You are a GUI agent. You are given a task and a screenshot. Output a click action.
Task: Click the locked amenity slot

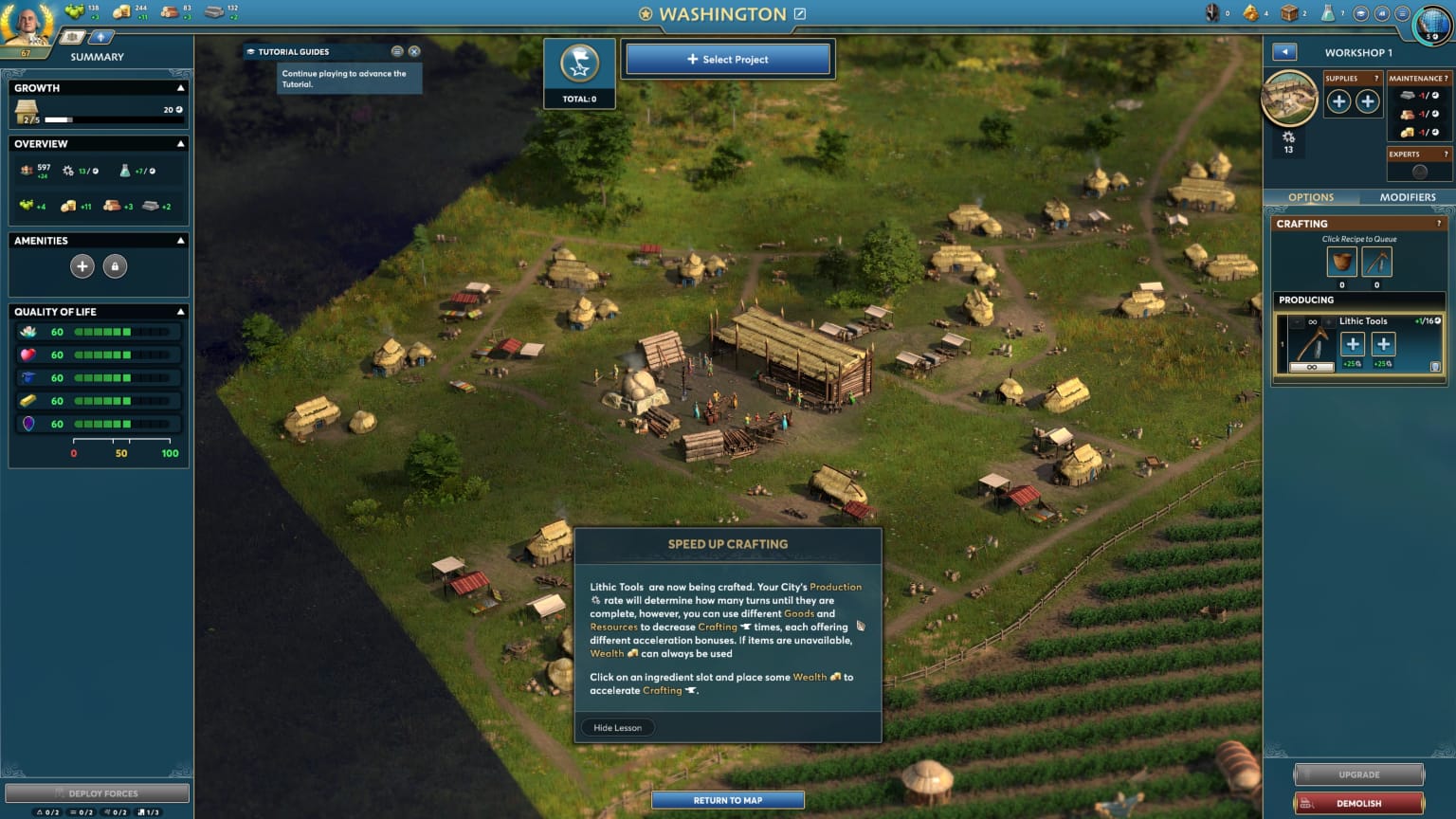[x=115, y=266]
